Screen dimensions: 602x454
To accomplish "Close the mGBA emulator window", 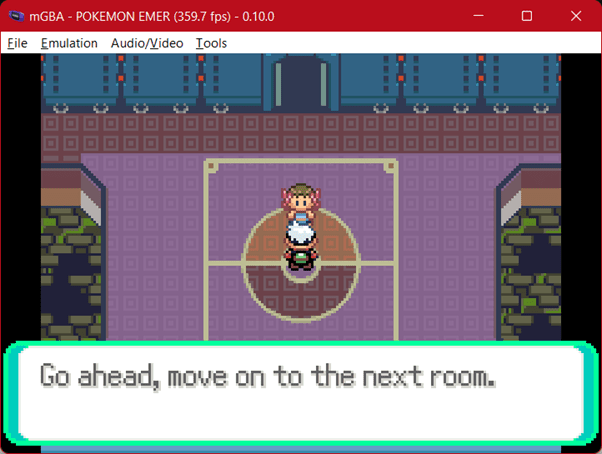I will coord(573,16).
